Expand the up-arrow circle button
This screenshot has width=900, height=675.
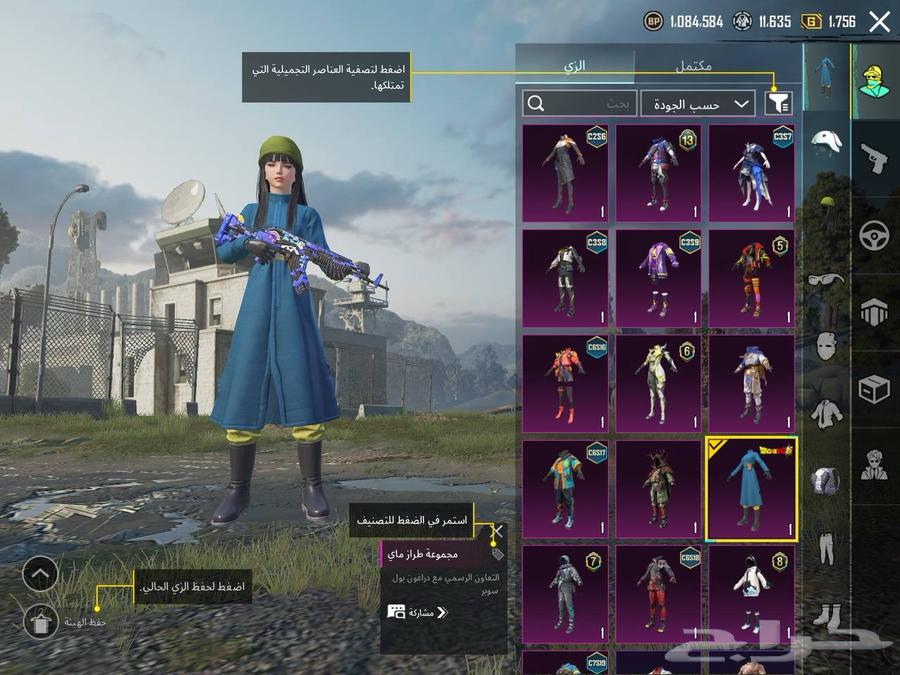click(40, 574)
